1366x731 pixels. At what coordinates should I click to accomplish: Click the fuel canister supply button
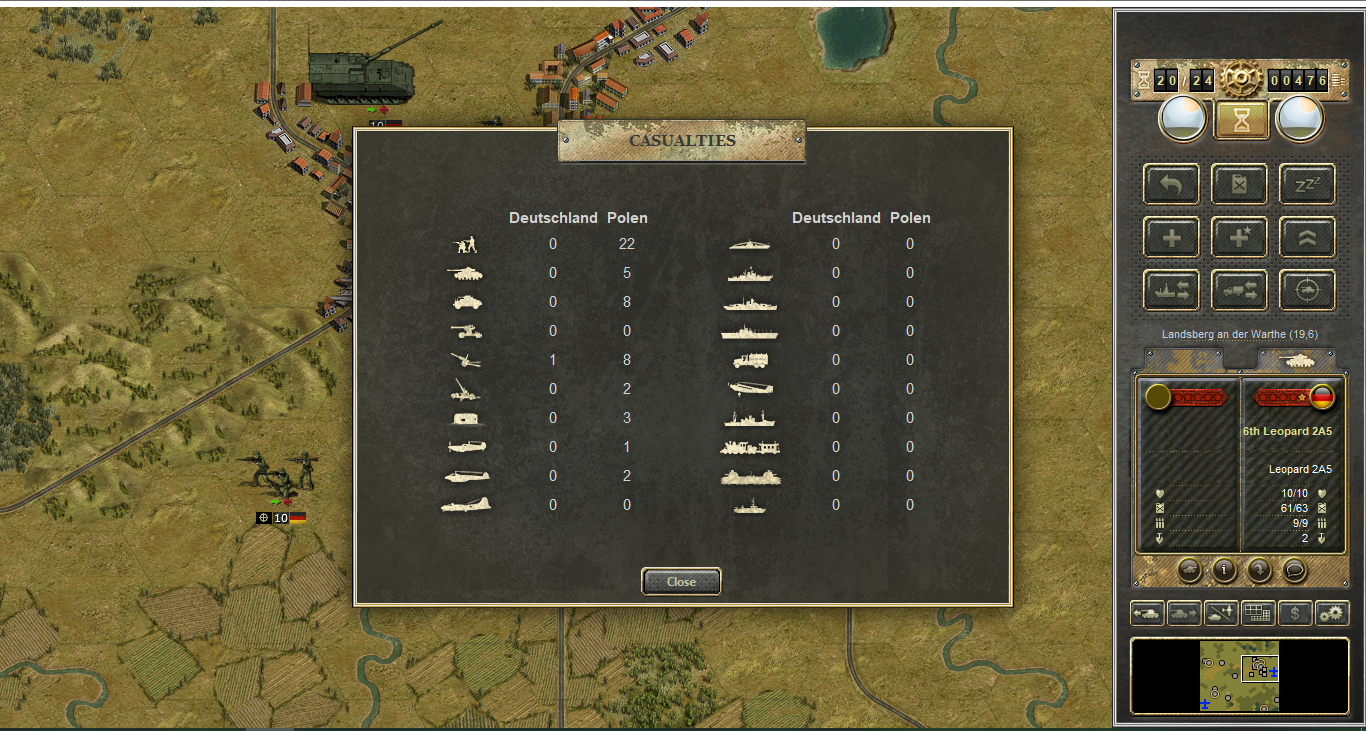(x=1240, y=185)
